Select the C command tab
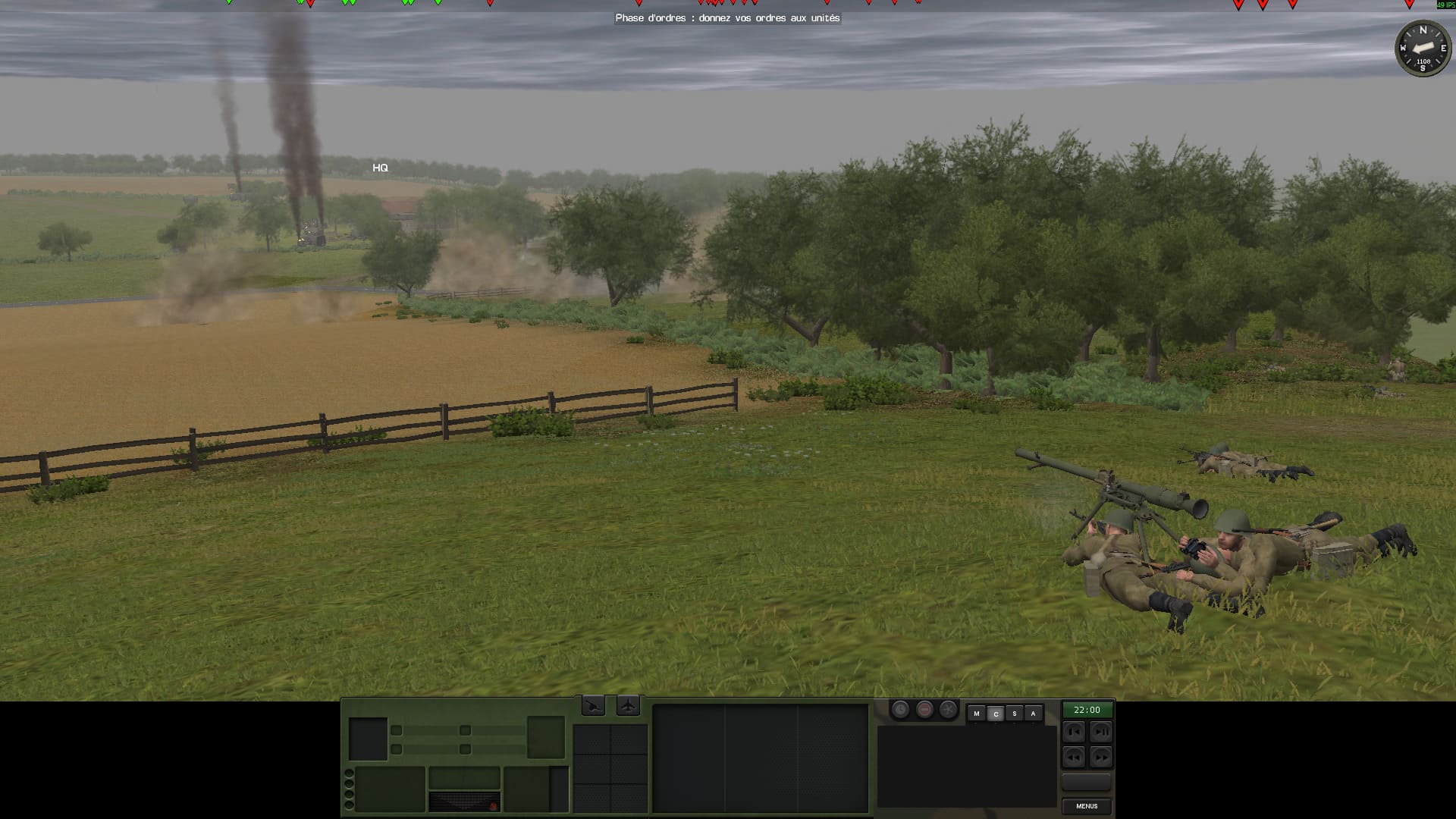 (996, 714)
